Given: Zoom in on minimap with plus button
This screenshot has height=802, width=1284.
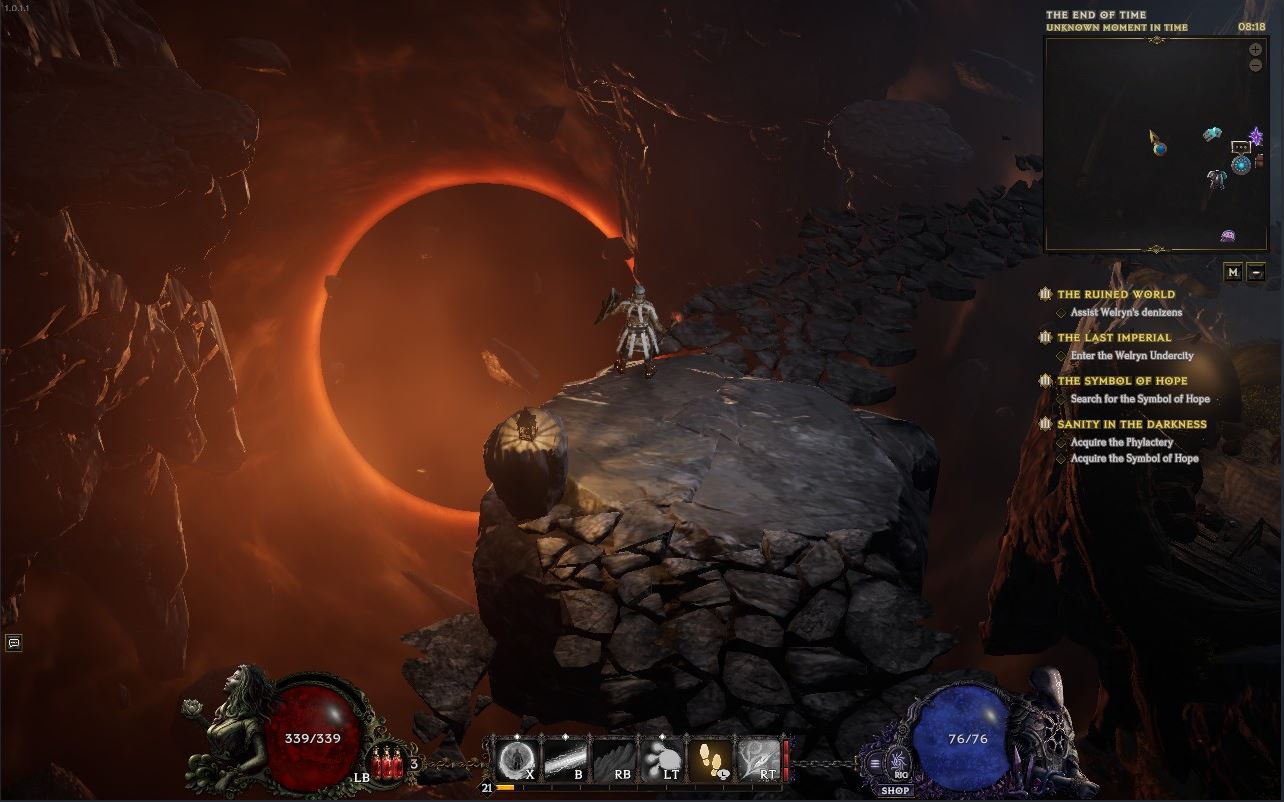Looking at the screenshot, I should point(1255,47).
